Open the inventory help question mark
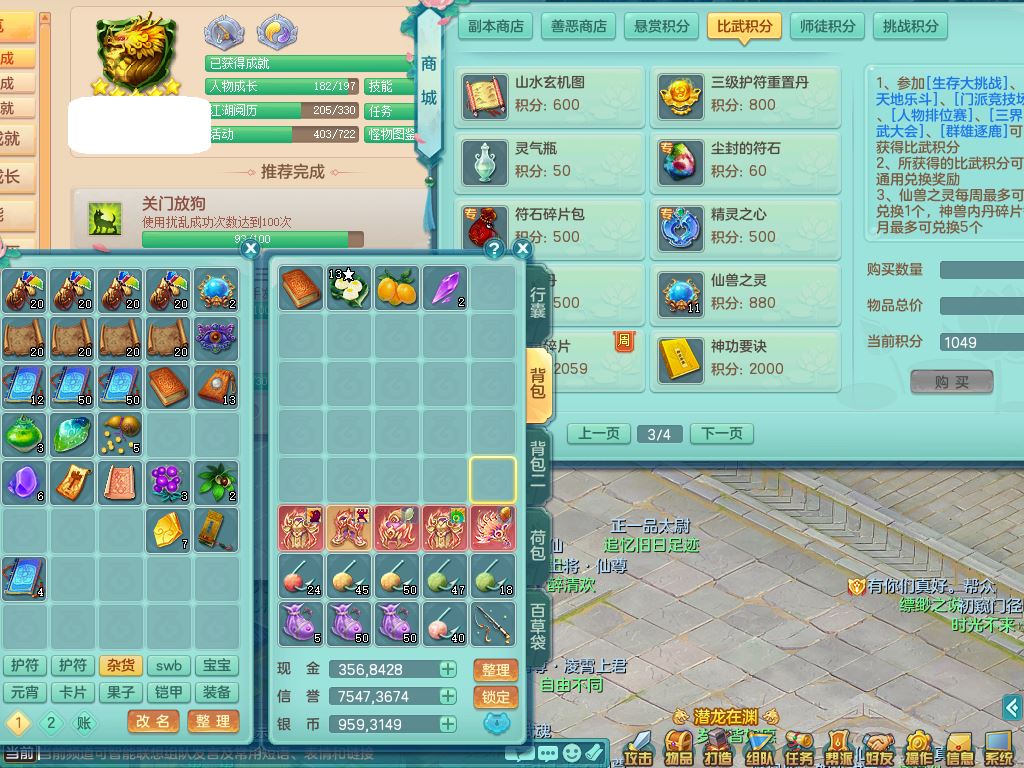 point(494,248)
